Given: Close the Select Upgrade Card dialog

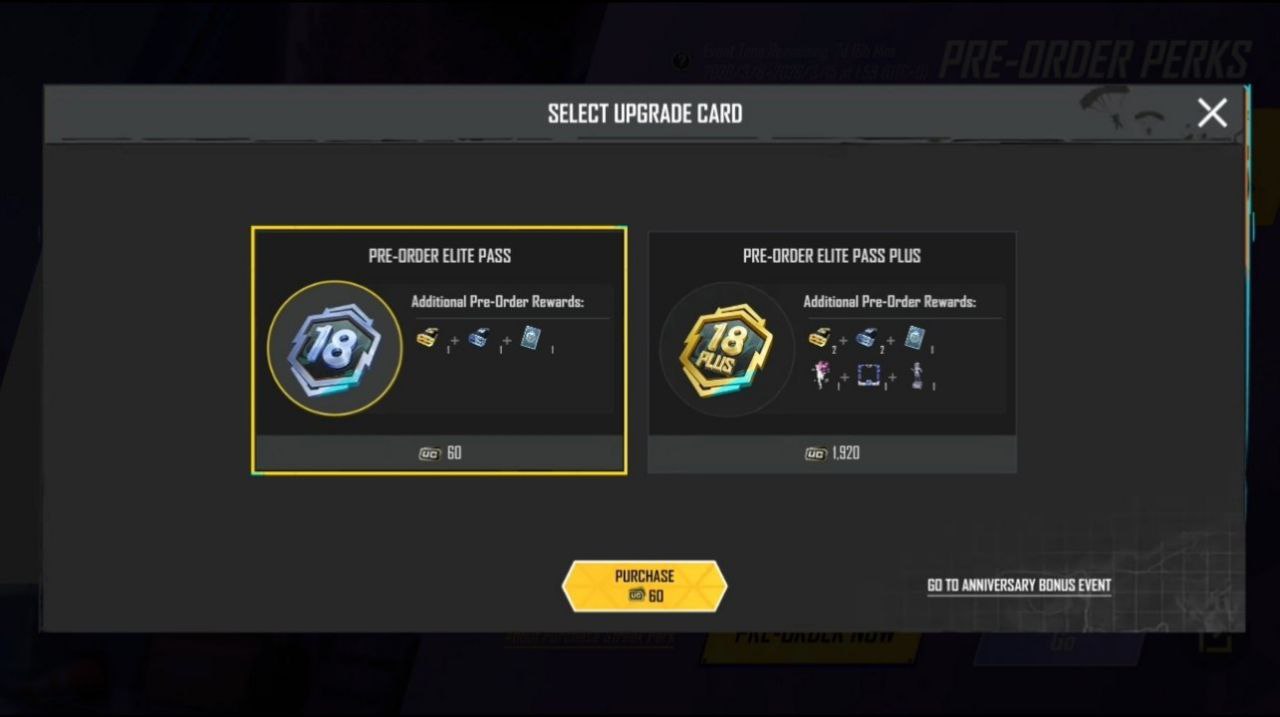Looking at the screenshot, I should [1212, 113].
